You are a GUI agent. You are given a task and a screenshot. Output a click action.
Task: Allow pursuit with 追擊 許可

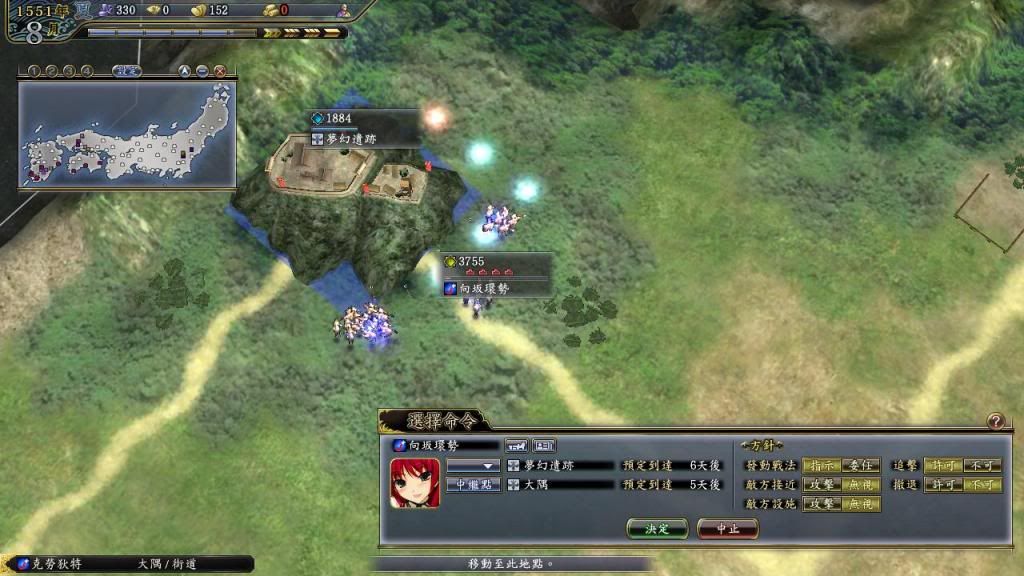[x=942, y=465]
